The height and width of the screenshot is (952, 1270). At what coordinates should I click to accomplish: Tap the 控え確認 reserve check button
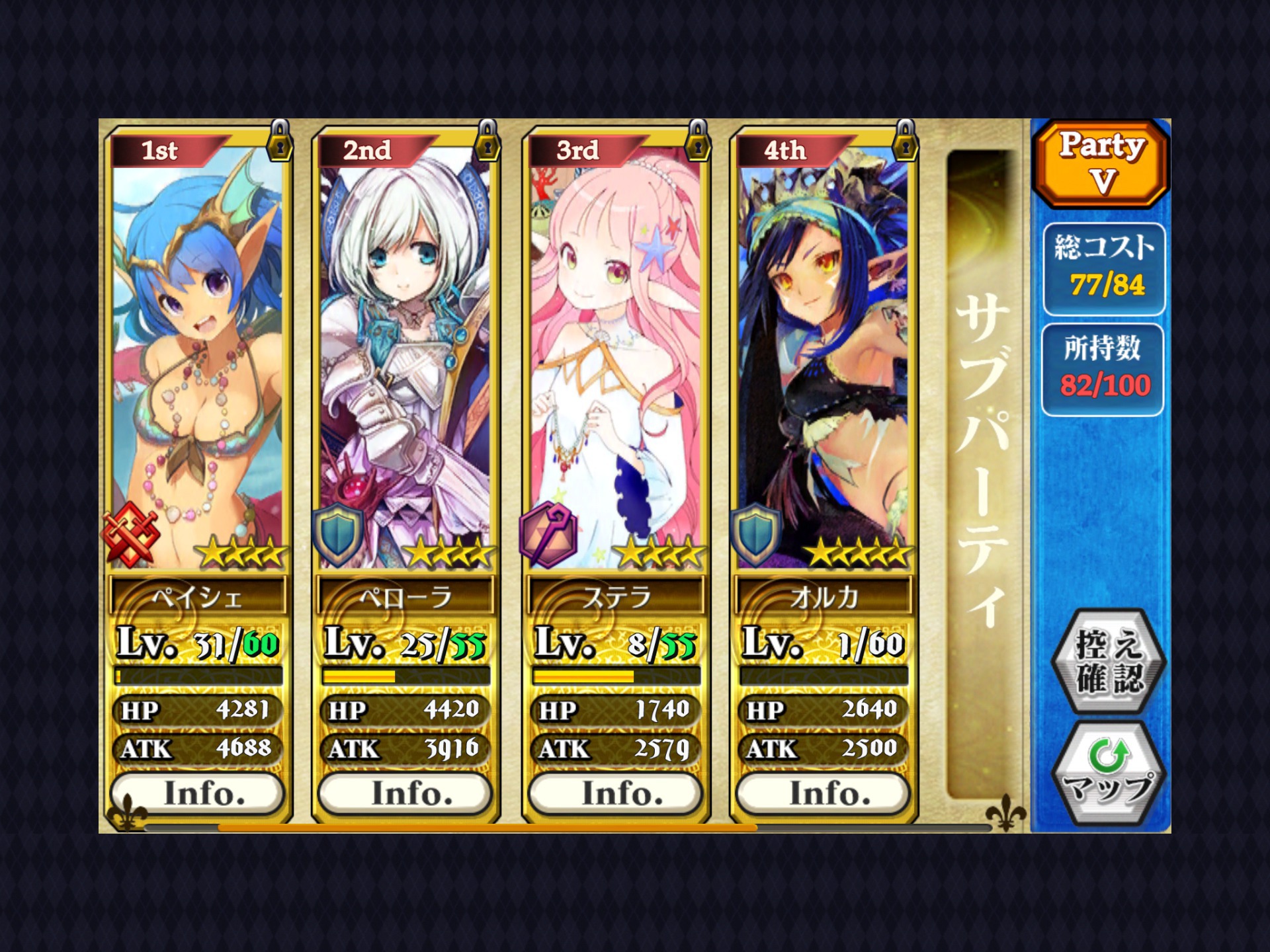click(1107, 660)
